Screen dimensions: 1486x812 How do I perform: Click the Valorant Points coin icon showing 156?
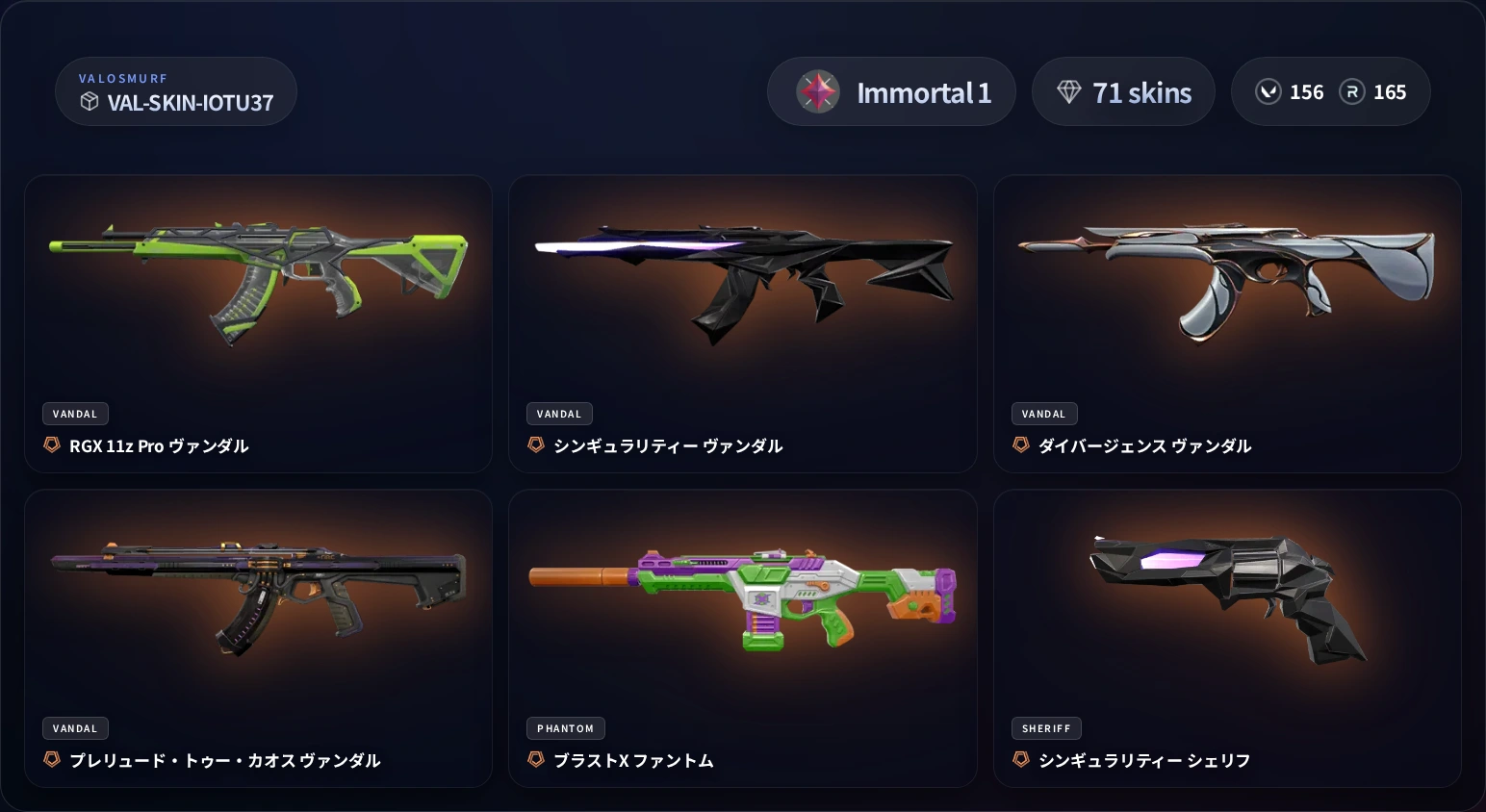(1268, 91)
